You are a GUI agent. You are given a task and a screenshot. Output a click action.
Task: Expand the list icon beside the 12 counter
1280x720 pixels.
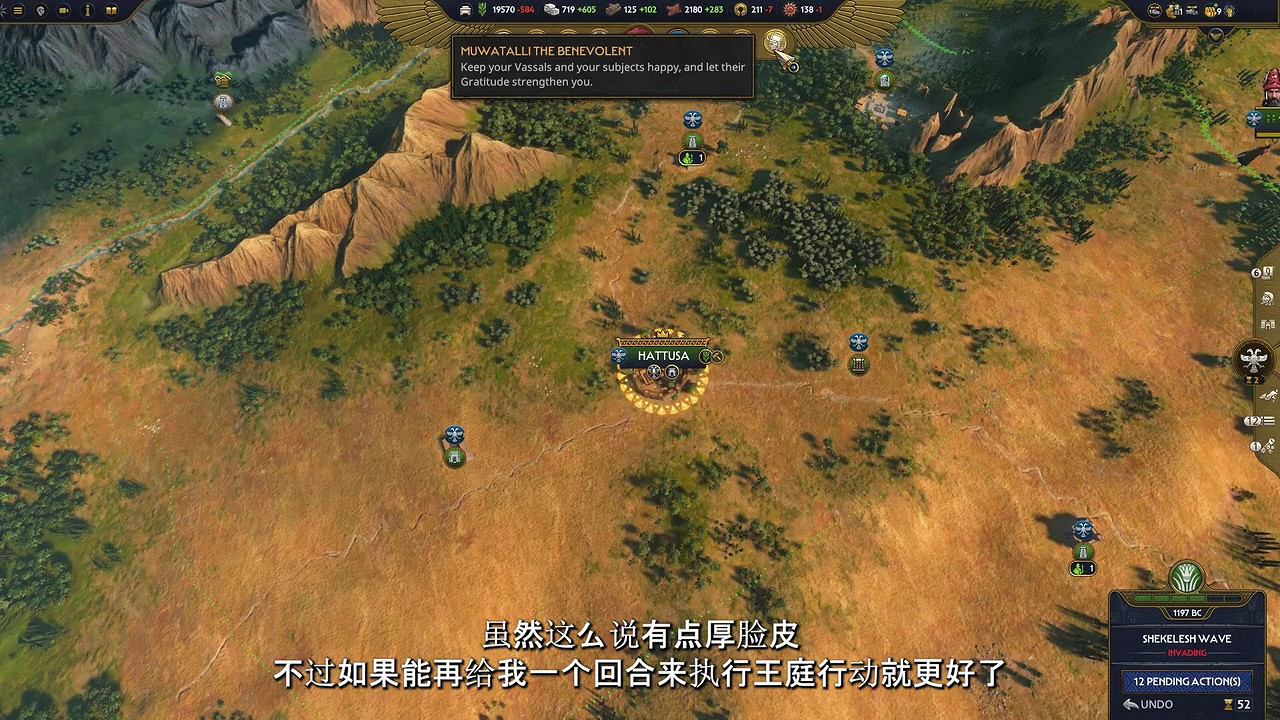click(x=1268, y=420)
